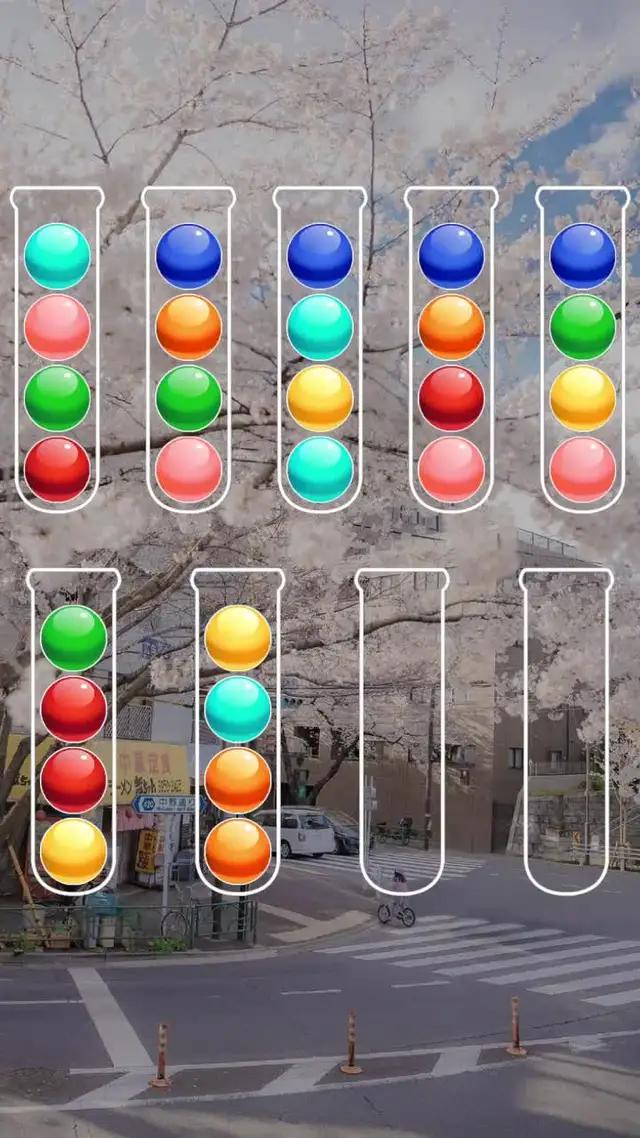Select the tube with a cyan ball on top
Image resolution: width=640 pixels, height=1138 pixels.
[x=57, y=350]
